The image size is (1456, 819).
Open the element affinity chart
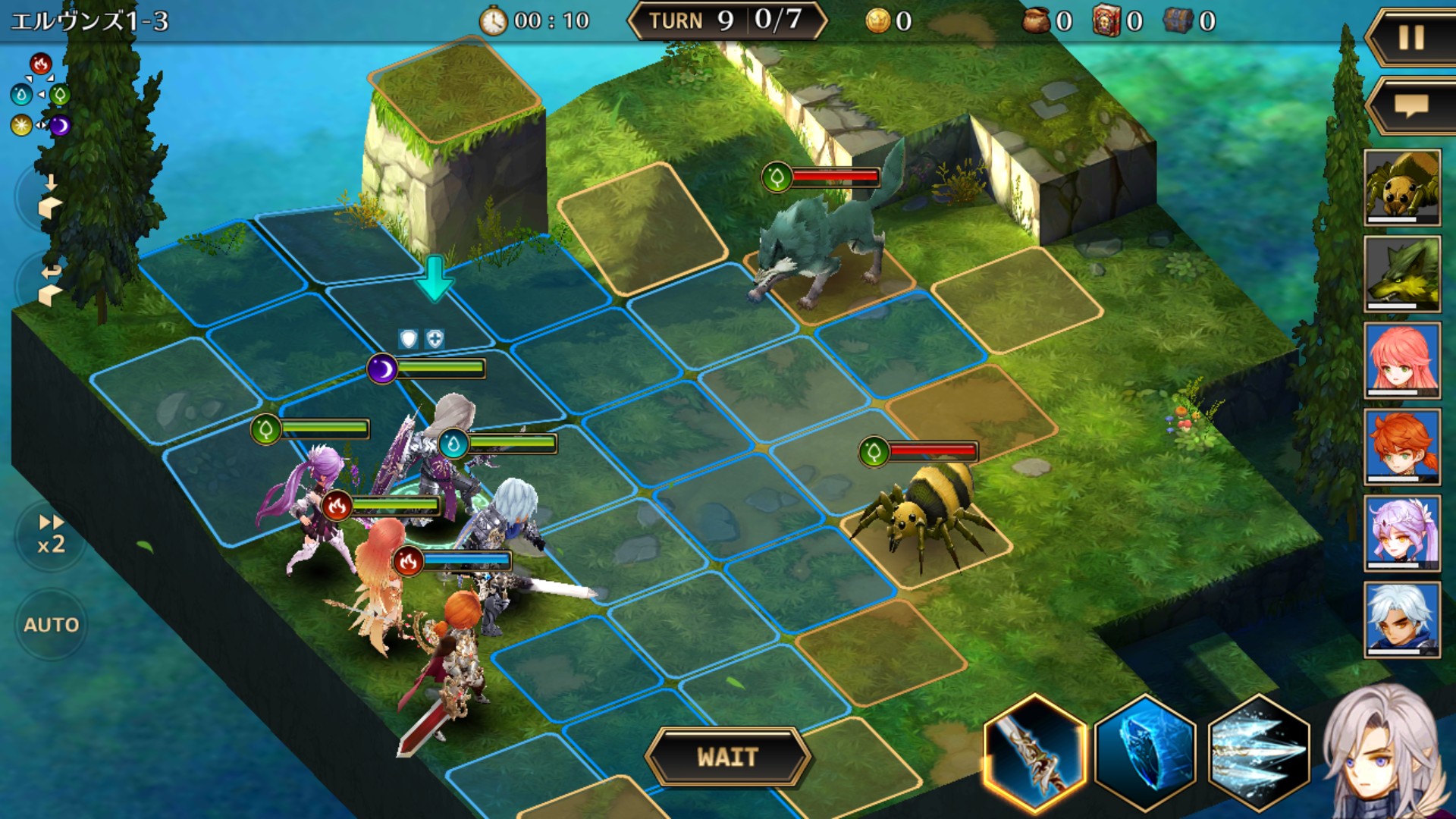(x=40, y=95)
